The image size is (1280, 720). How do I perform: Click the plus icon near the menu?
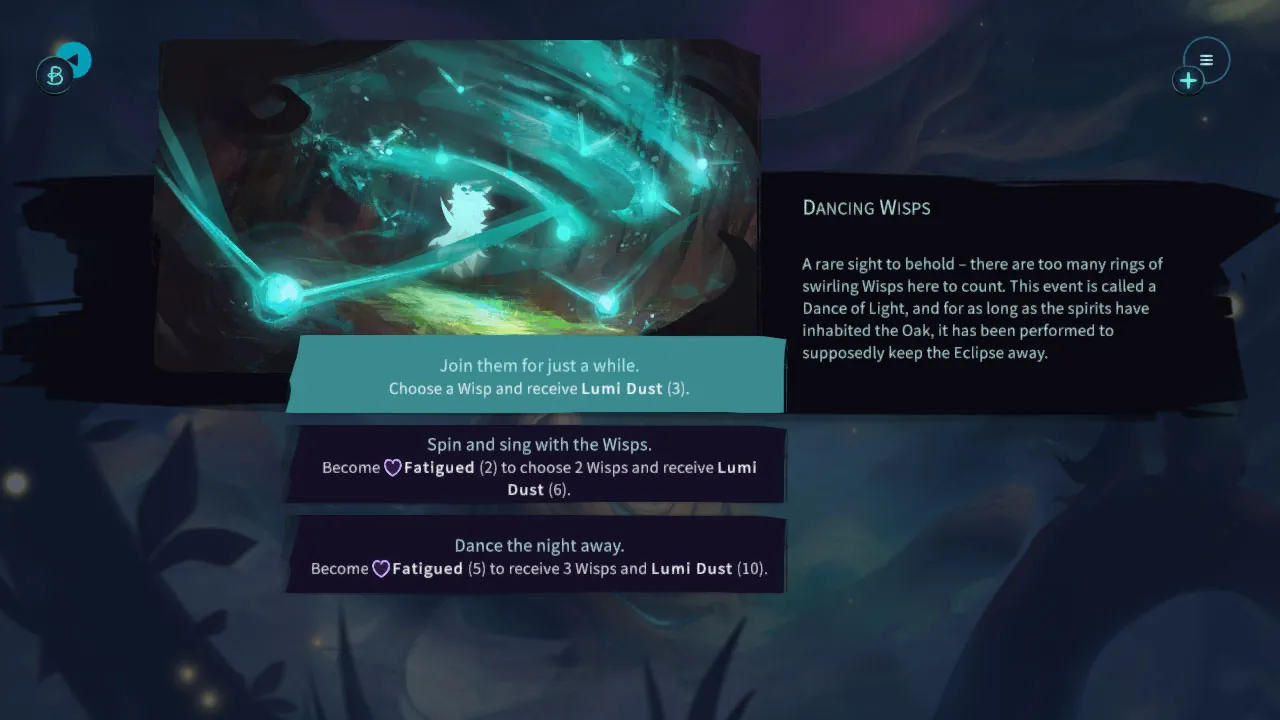(x=1188, y=80)
